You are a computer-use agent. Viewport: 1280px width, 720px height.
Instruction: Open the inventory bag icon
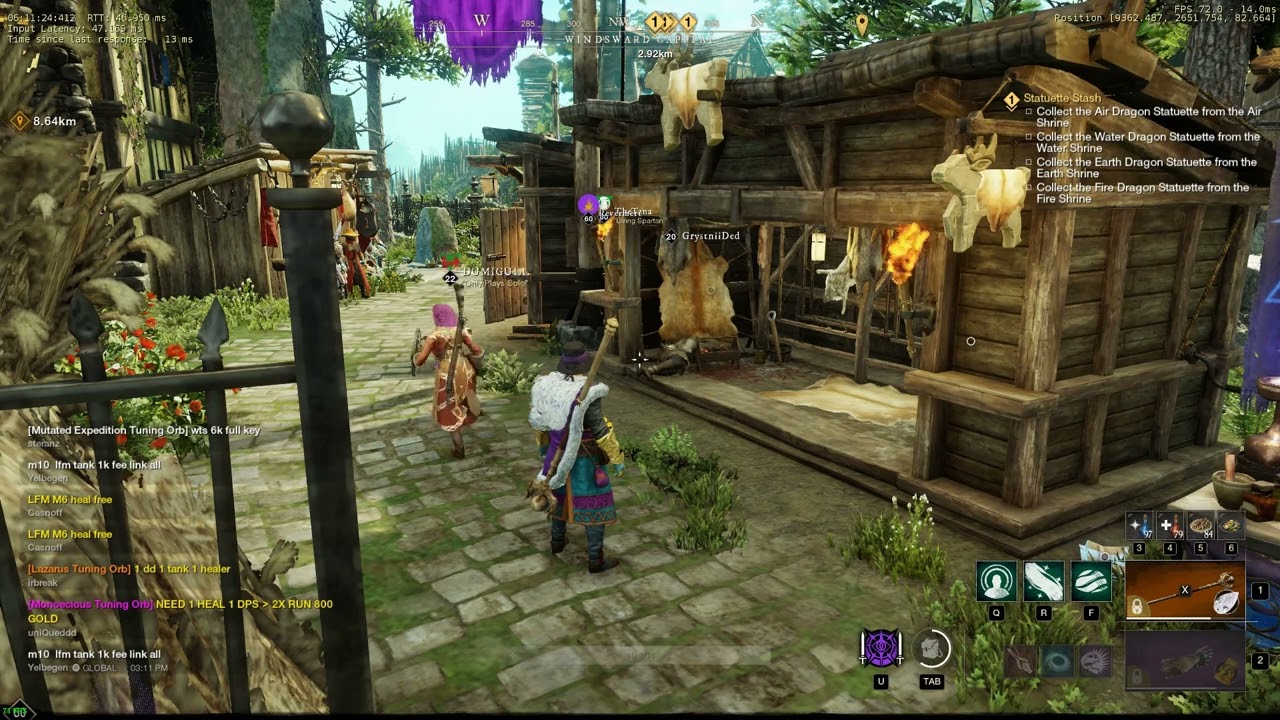pos(932,649)
